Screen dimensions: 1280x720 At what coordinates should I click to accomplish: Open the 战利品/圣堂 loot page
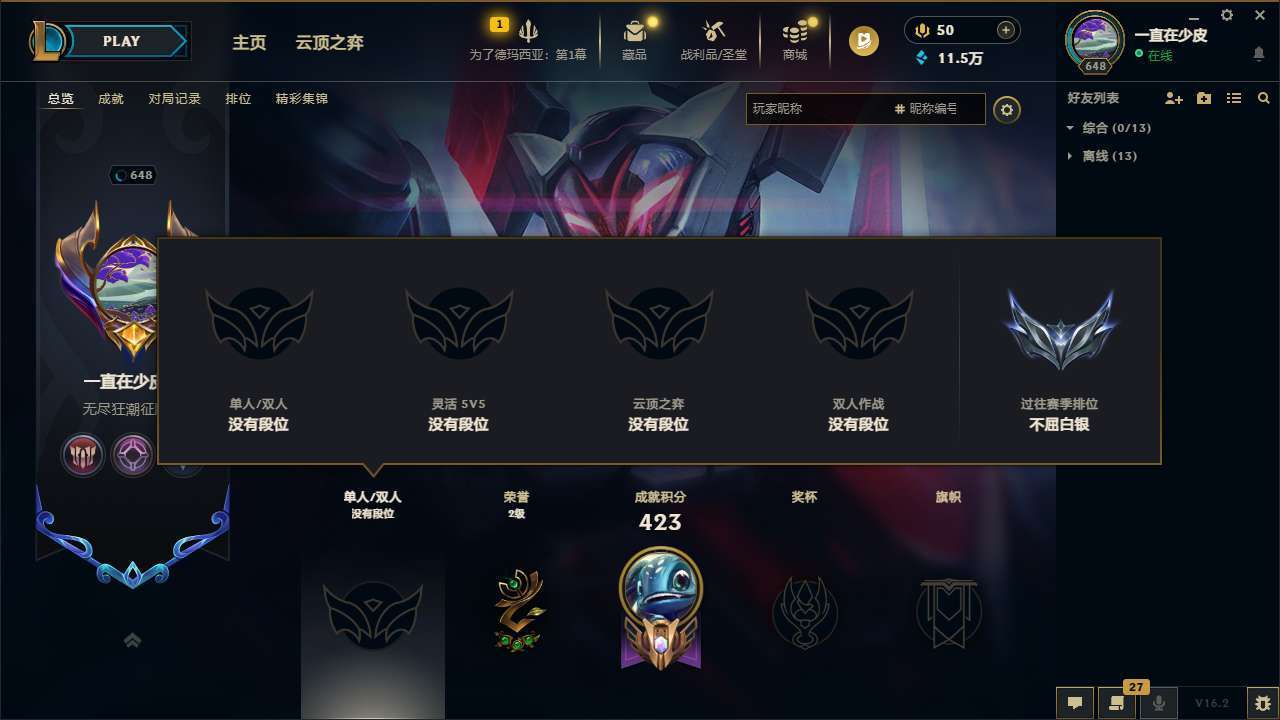[713, 40]
